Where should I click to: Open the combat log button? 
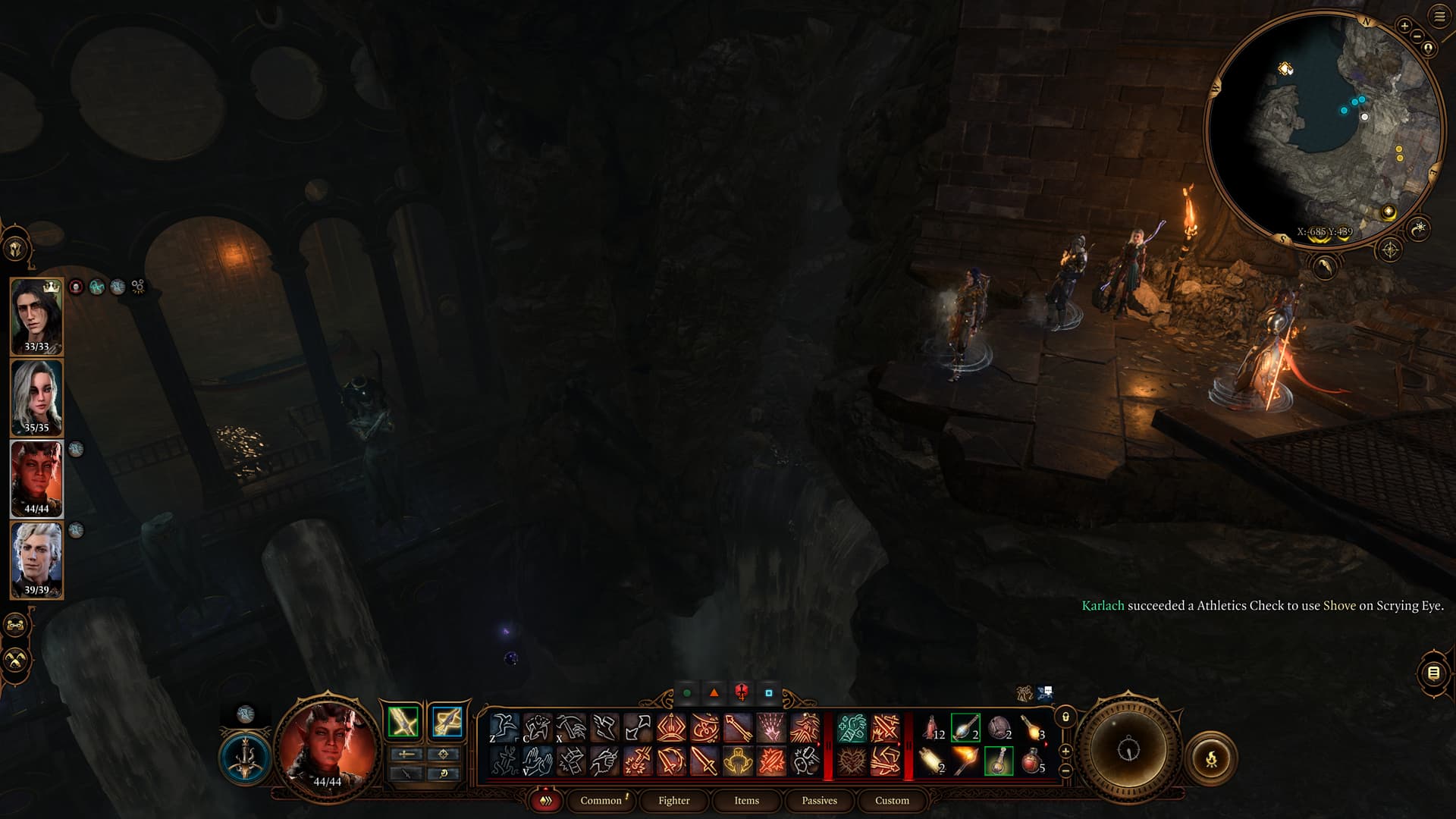coord(1433,673)
